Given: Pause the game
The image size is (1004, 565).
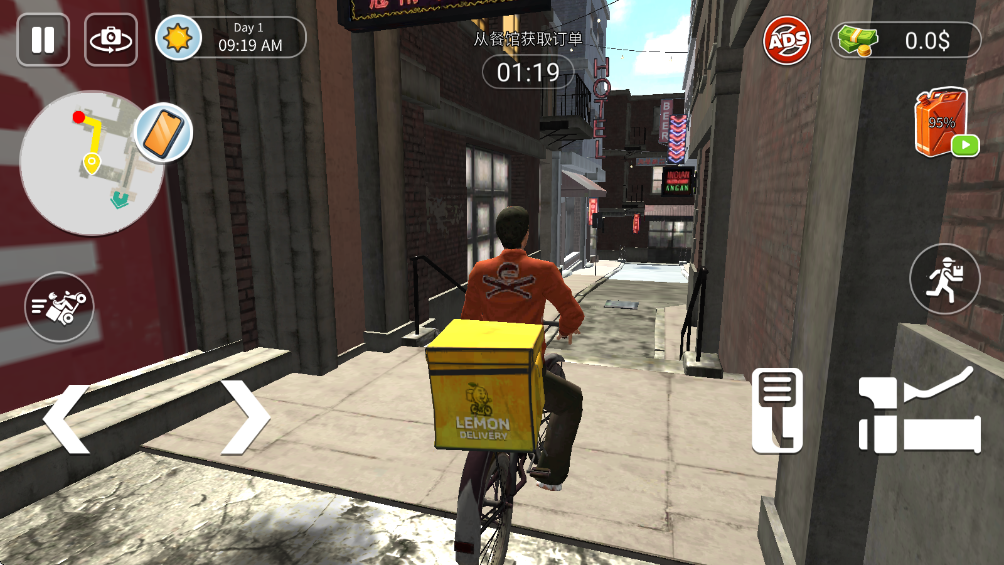Looking at the screenshot, I should click(43, 40).
